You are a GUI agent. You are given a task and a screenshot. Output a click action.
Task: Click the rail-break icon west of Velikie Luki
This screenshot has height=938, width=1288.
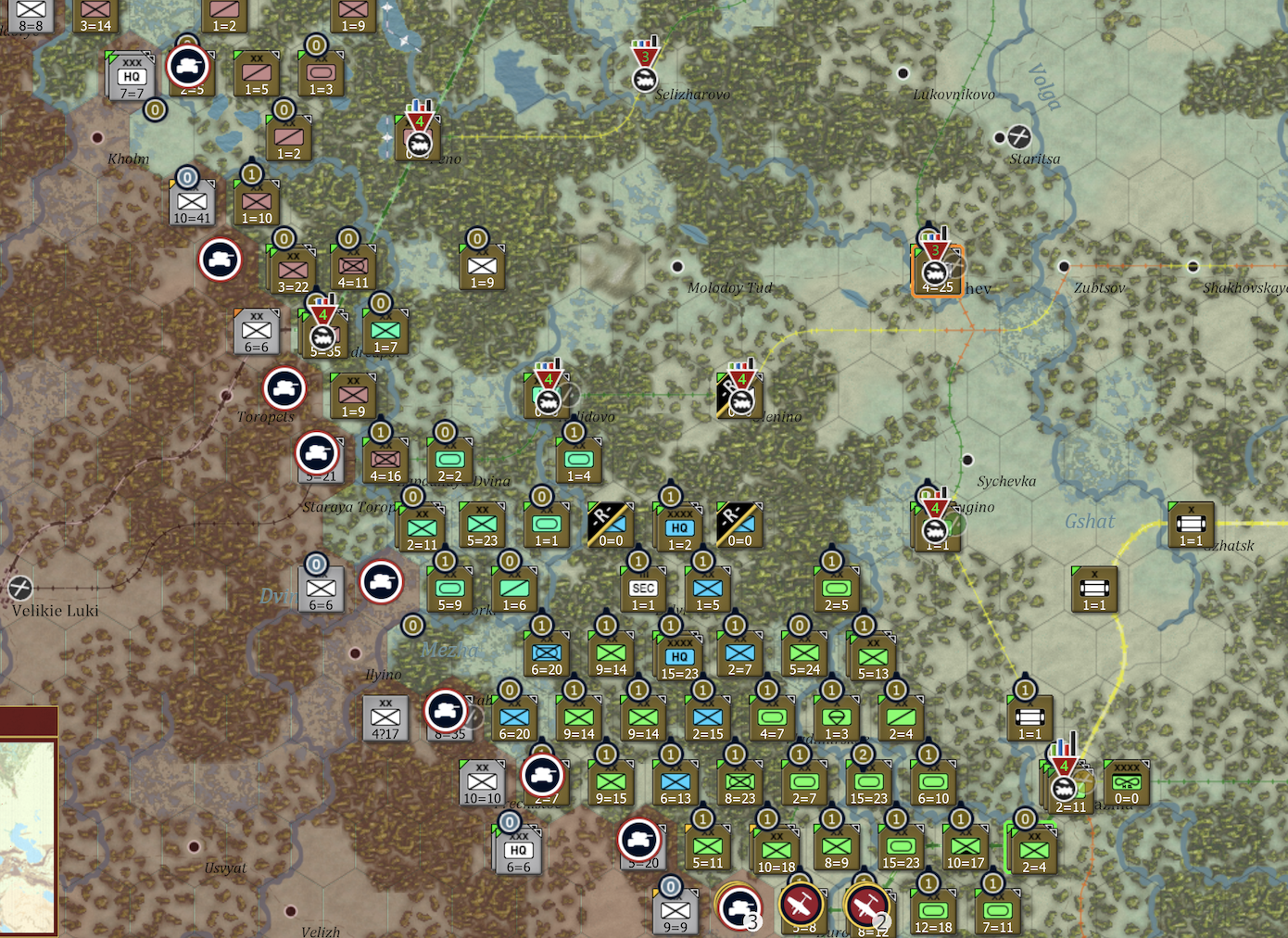coord(20,587)
